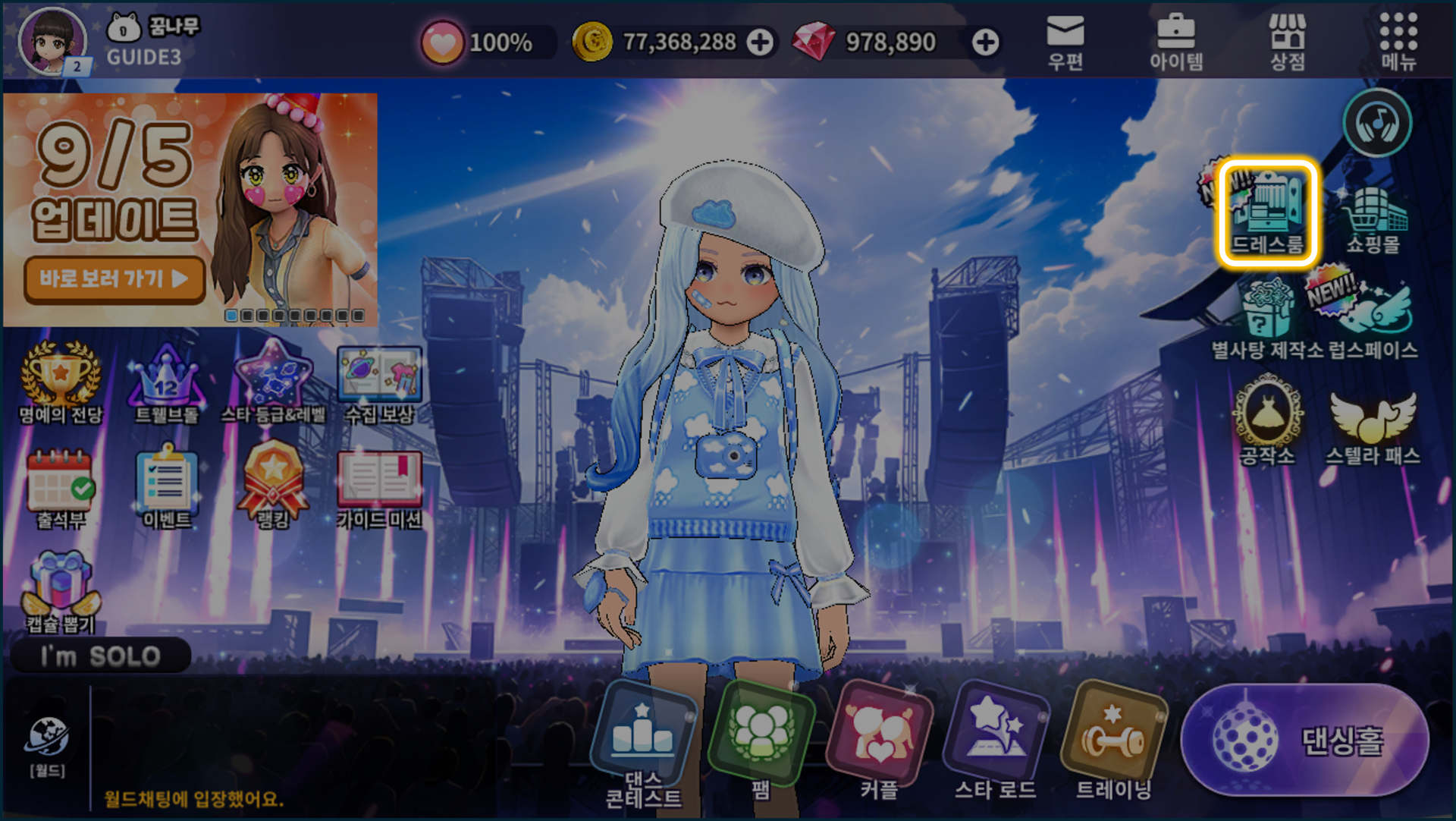Viewport: 1456px width, 821px height.
Task: Open the player profile avatar
Action: click(x=52, y=40)
